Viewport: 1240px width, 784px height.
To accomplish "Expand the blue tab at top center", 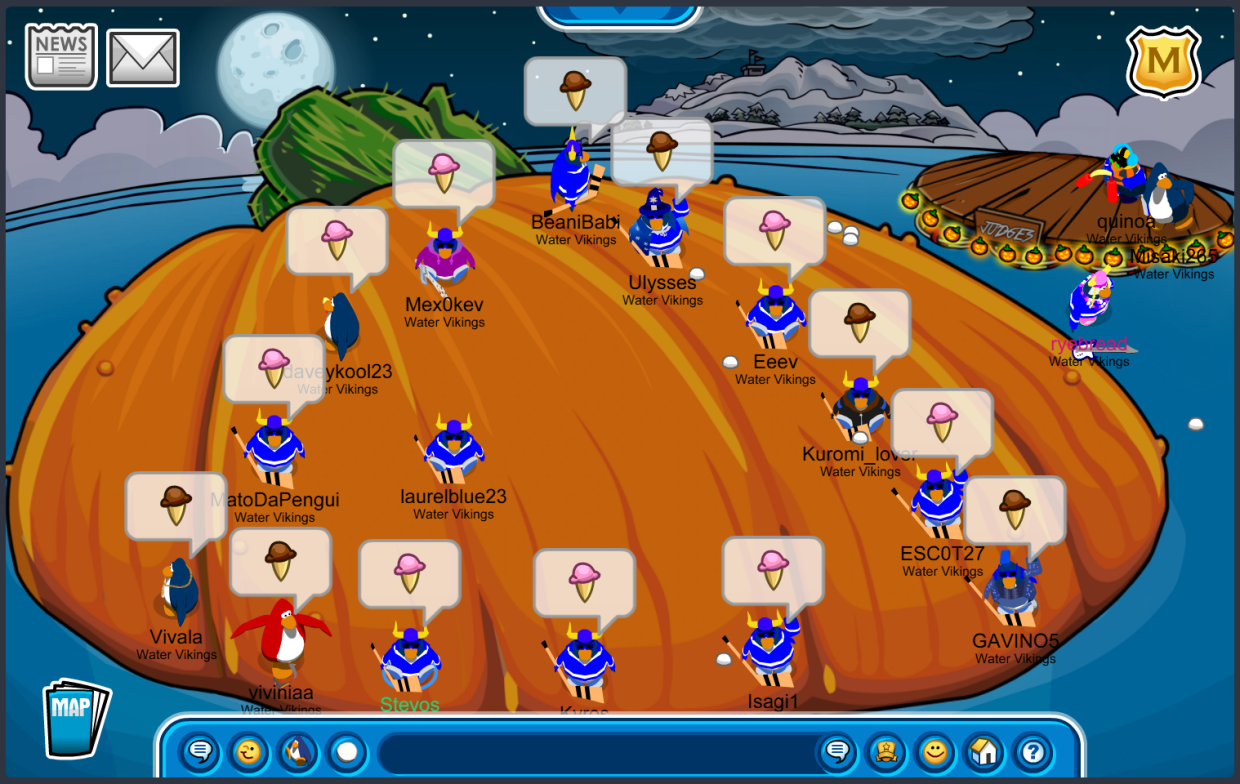I will click(620, 12).
